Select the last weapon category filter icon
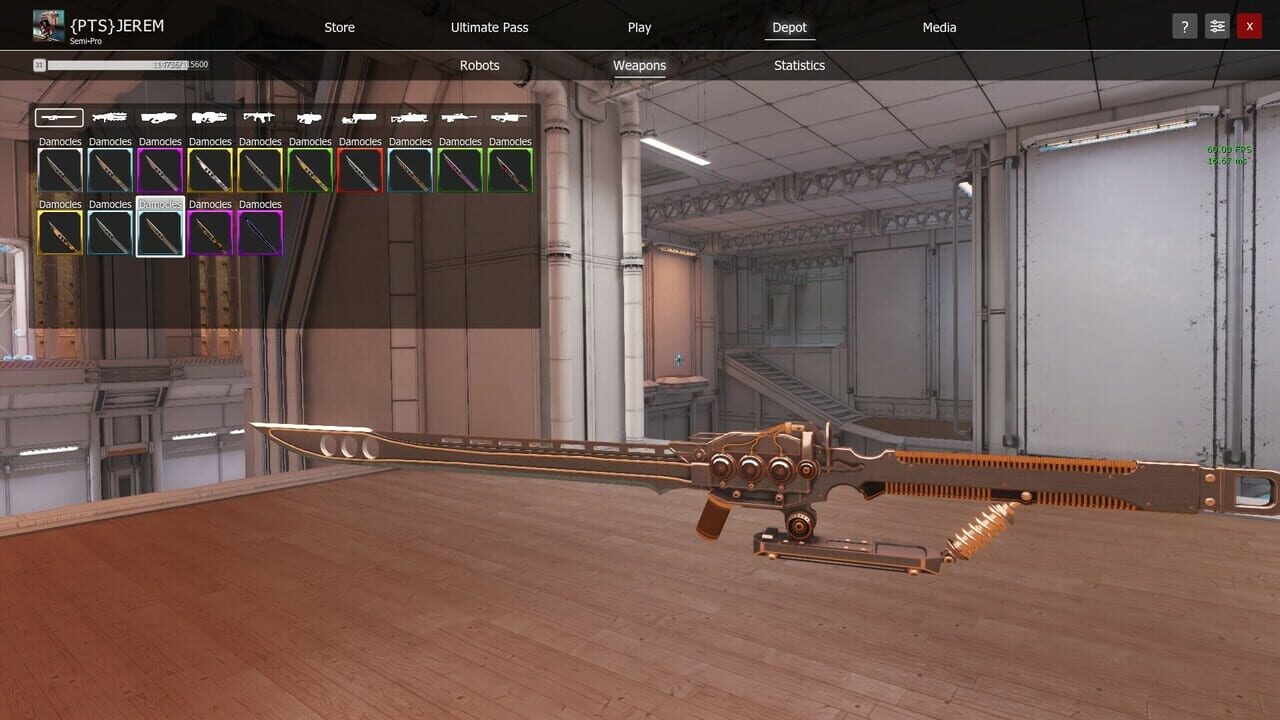 click(x=509, y=117)
